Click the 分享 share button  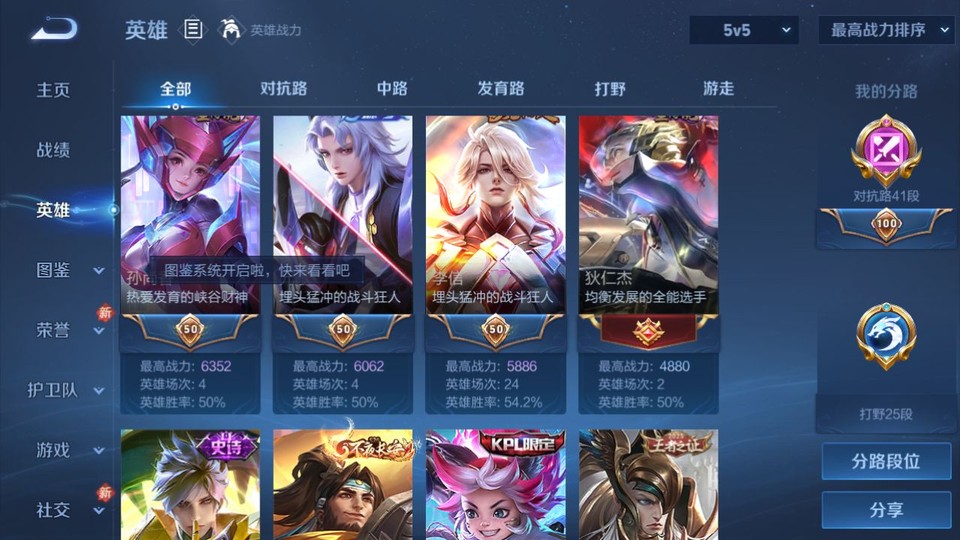(886, 510)
